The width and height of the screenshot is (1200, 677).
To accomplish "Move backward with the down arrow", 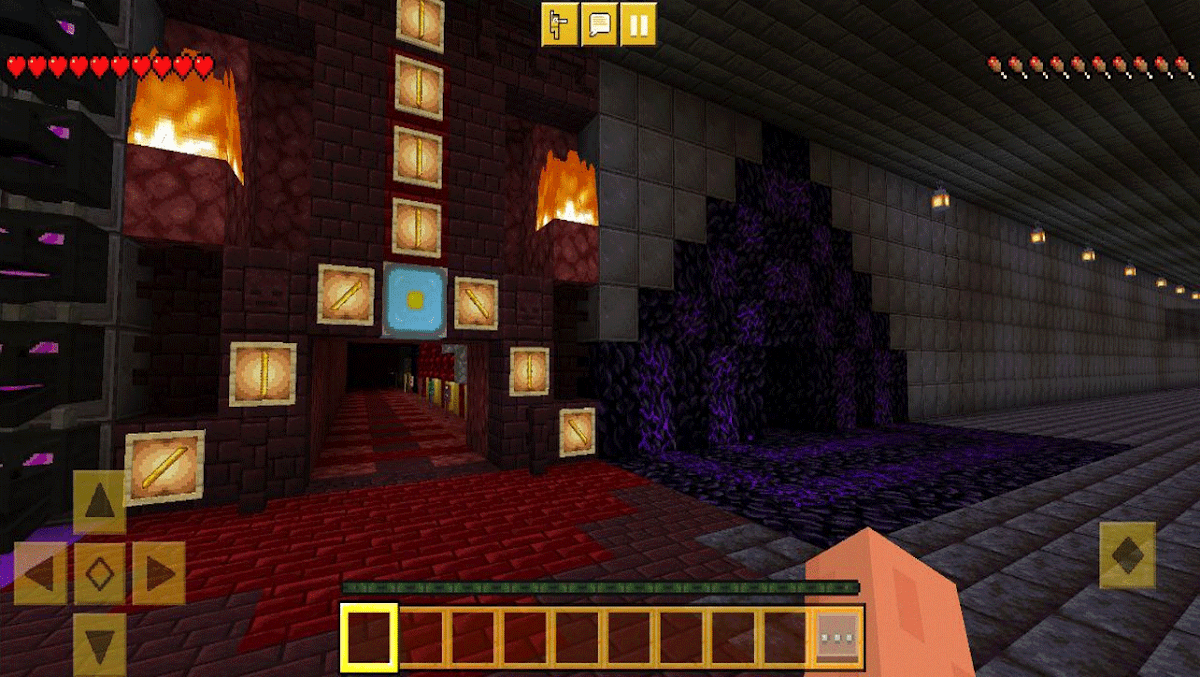I will (100, 644).
